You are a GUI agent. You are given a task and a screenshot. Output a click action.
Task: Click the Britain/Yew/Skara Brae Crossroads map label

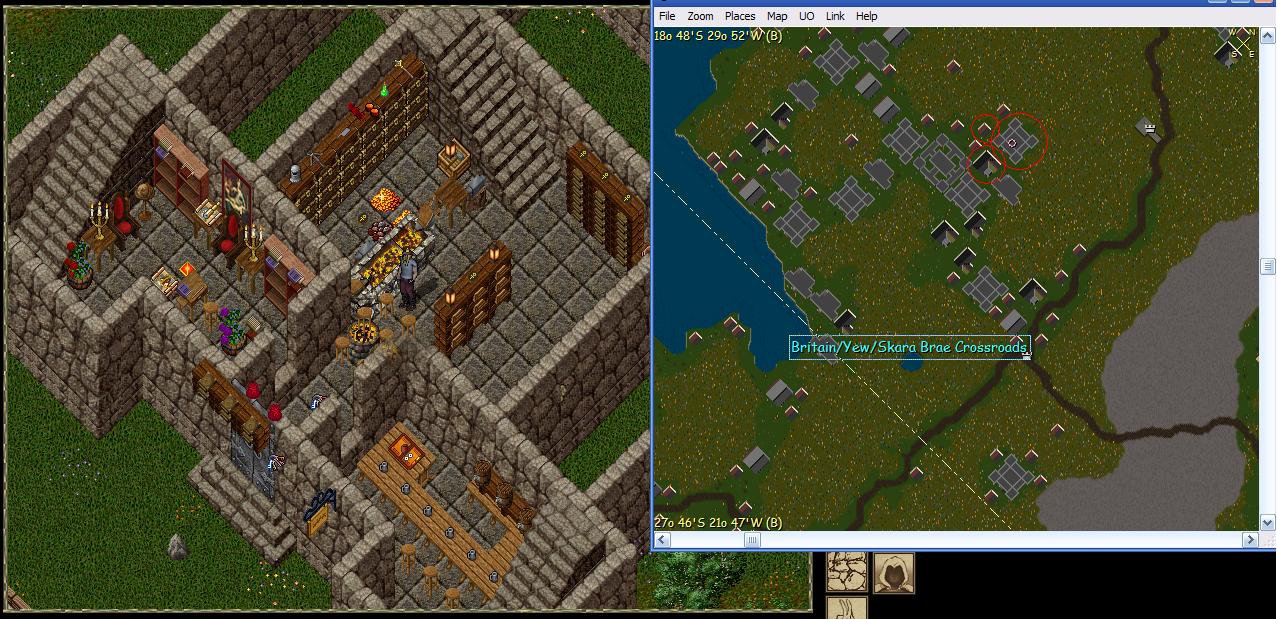point(909,347)
